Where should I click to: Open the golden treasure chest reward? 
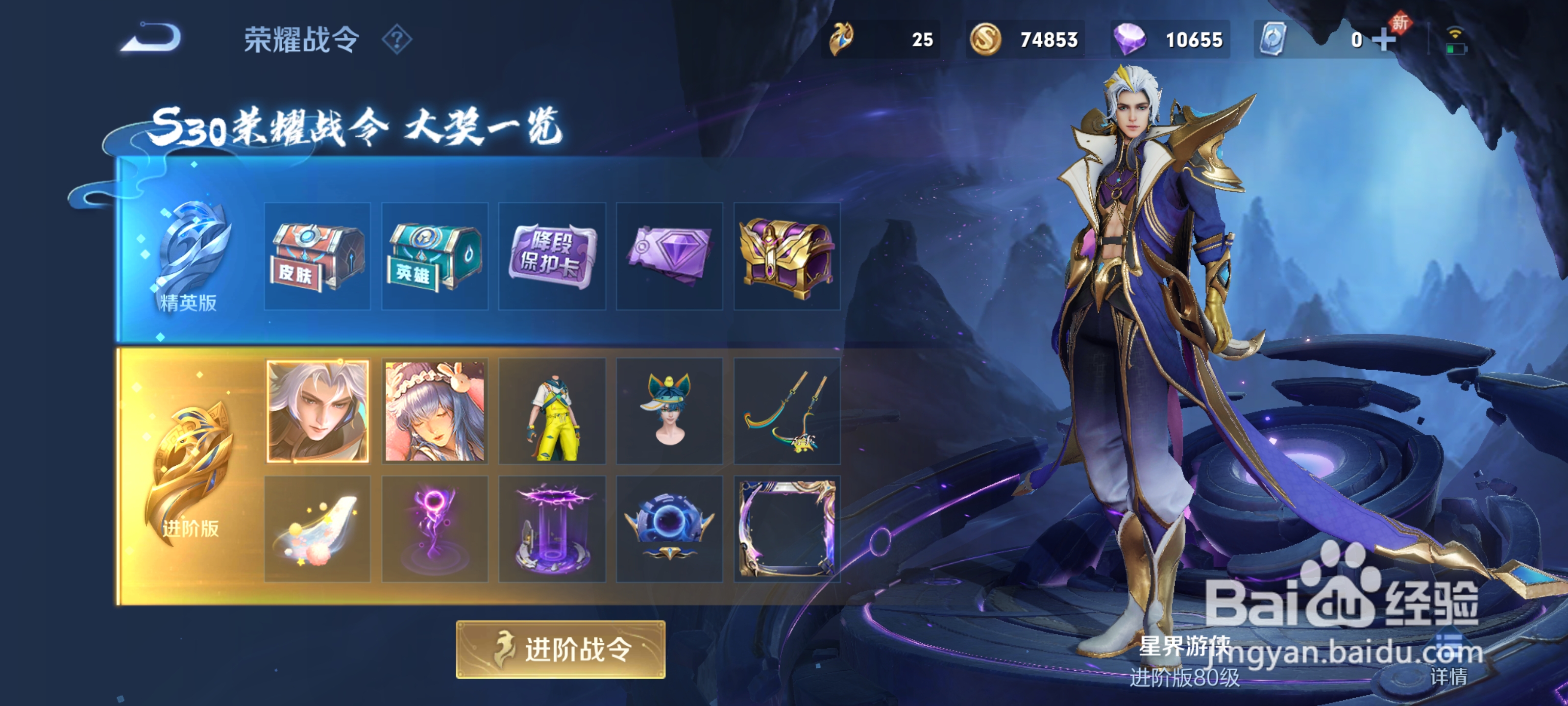[787, 259]
